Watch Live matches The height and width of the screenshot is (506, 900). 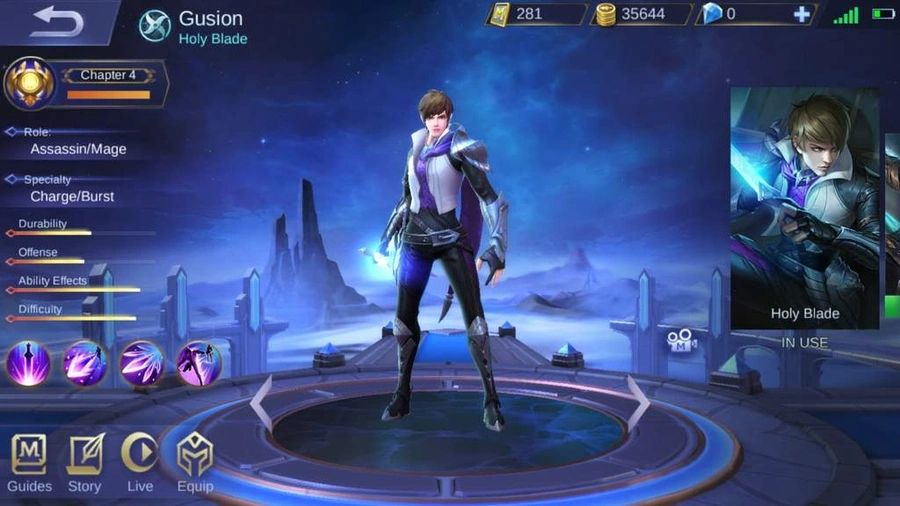pos(140,462)
